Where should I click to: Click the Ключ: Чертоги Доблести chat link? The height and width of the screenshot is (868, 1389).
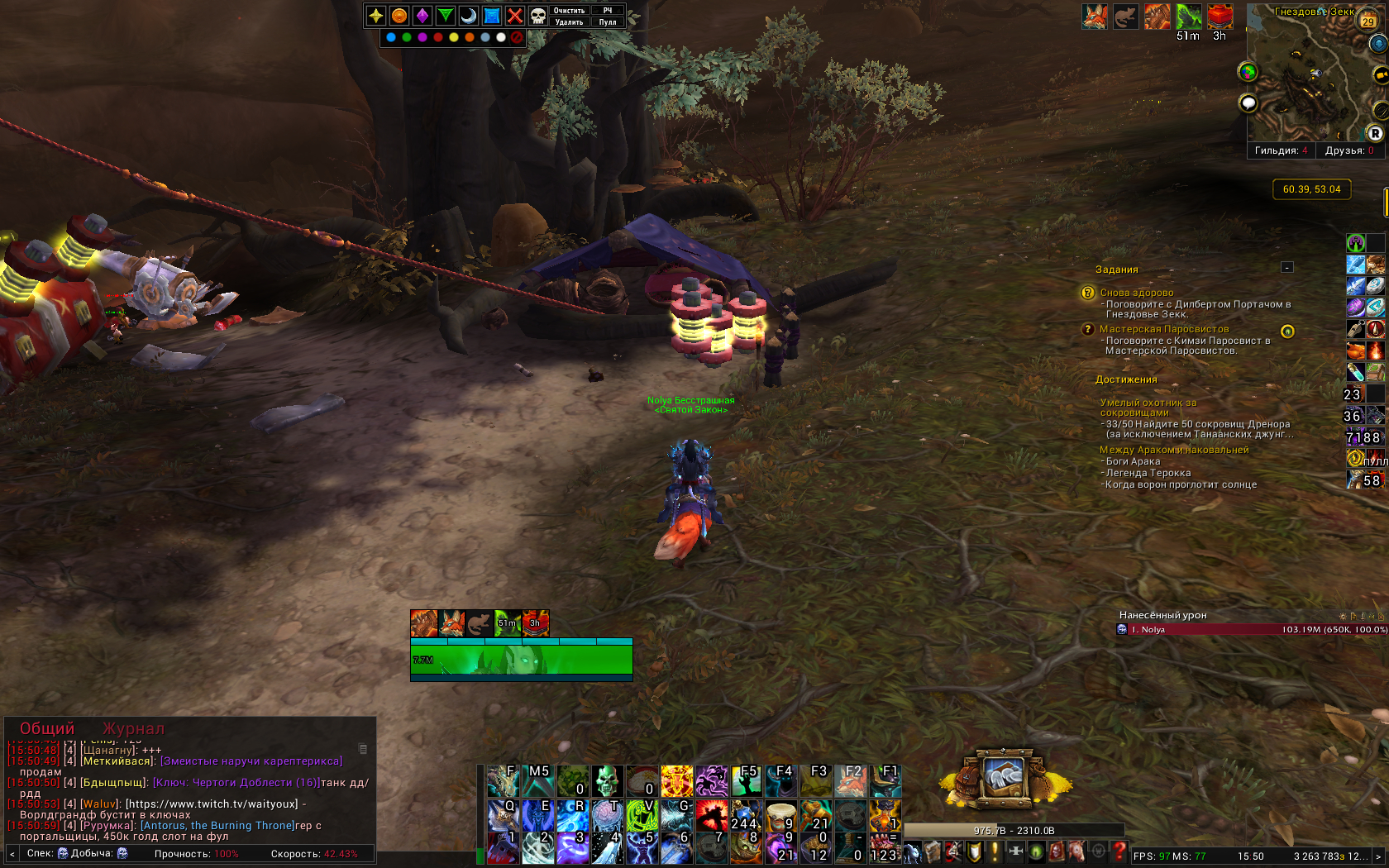236,783
